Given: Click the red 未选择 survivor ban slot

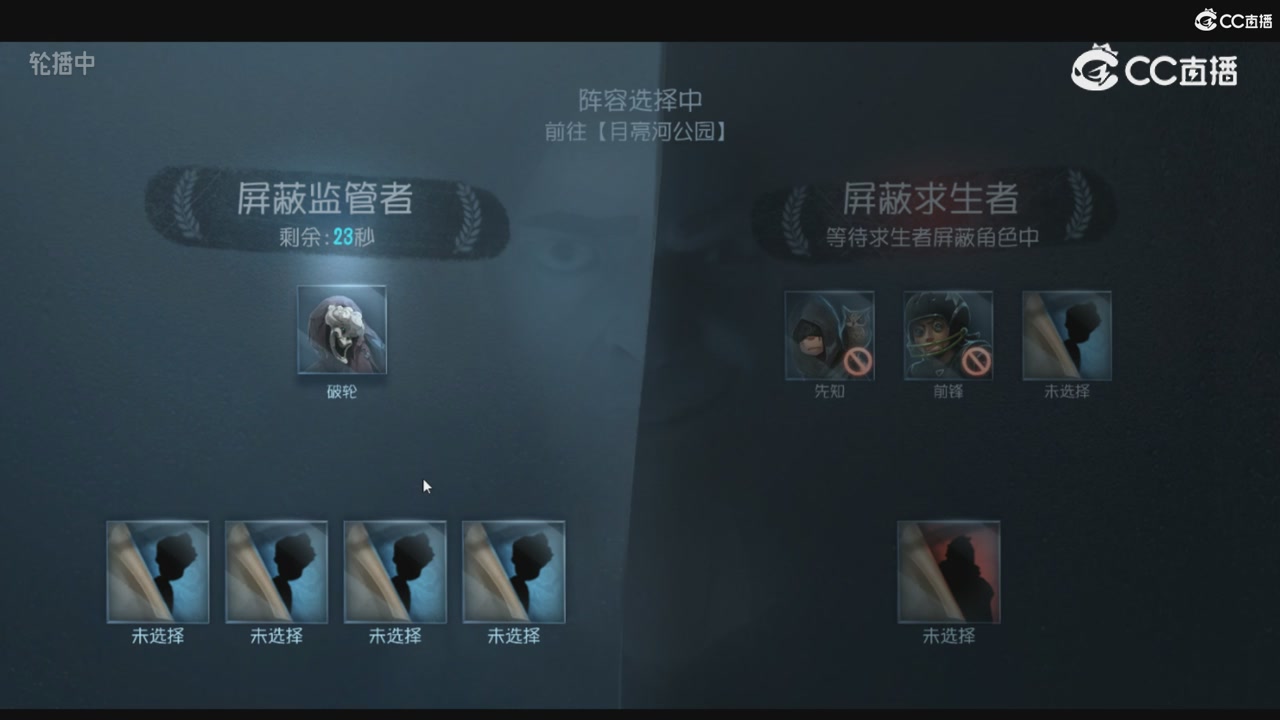Looking at the screenshot, I should click(x=948, y=570).
